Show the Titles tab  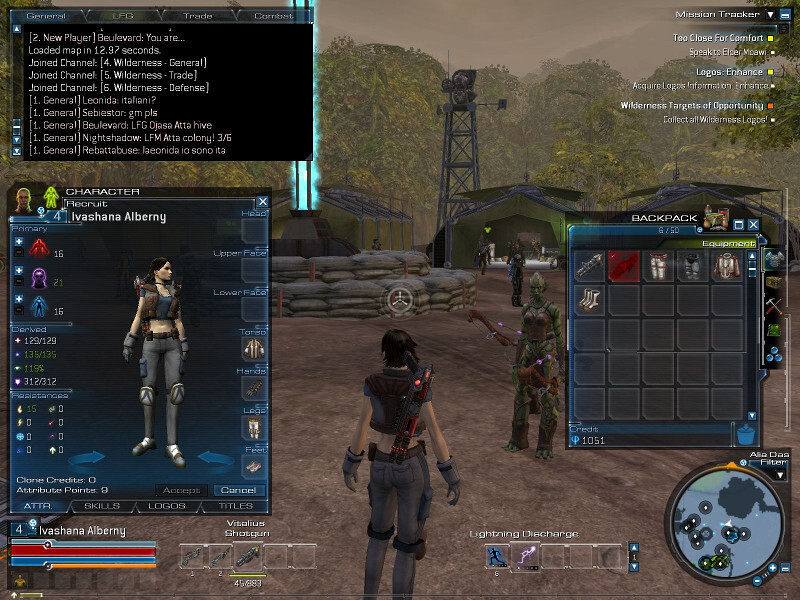point(236,507)
